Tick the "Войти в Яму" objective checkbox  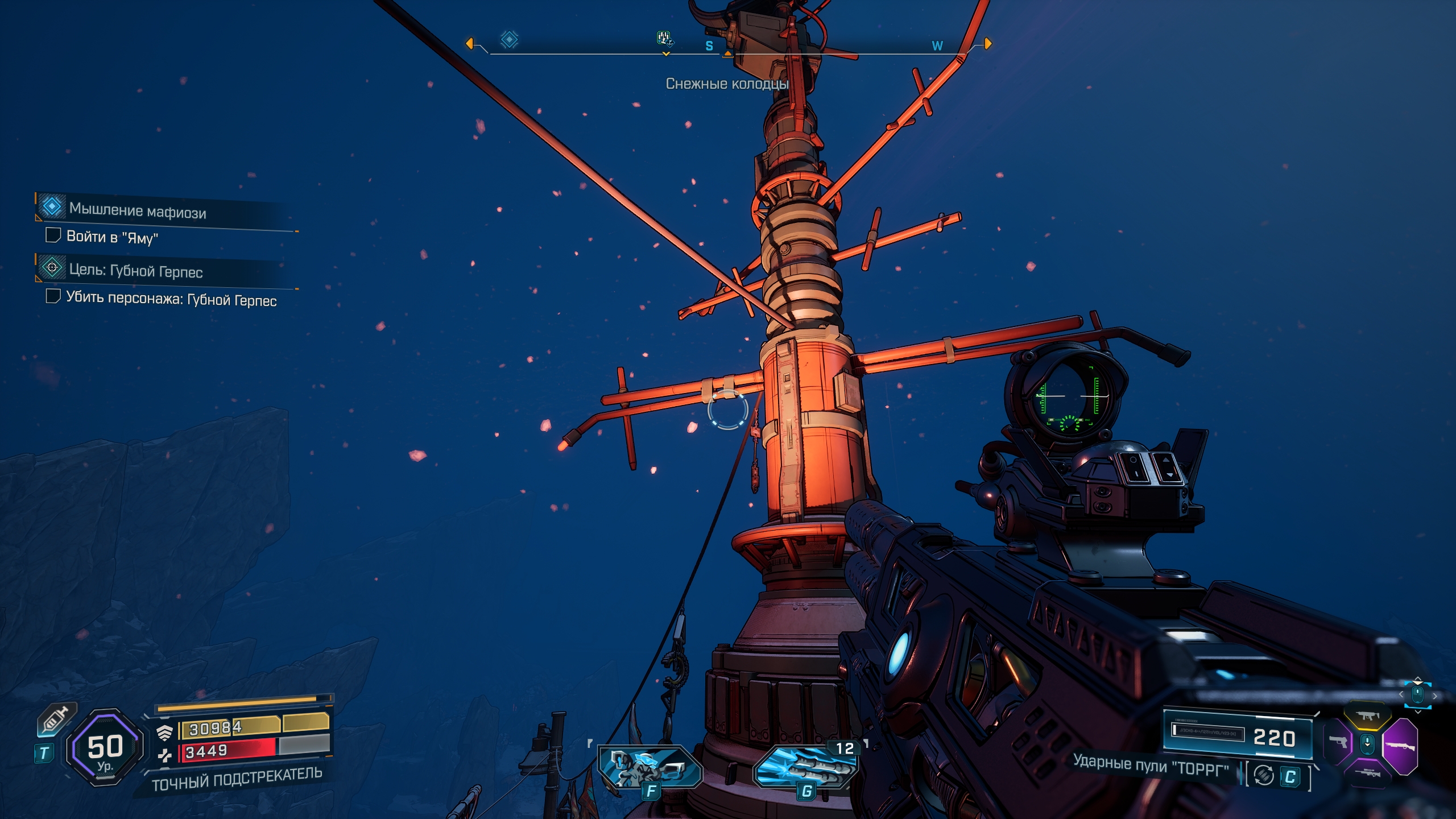(x=53, y=235)
